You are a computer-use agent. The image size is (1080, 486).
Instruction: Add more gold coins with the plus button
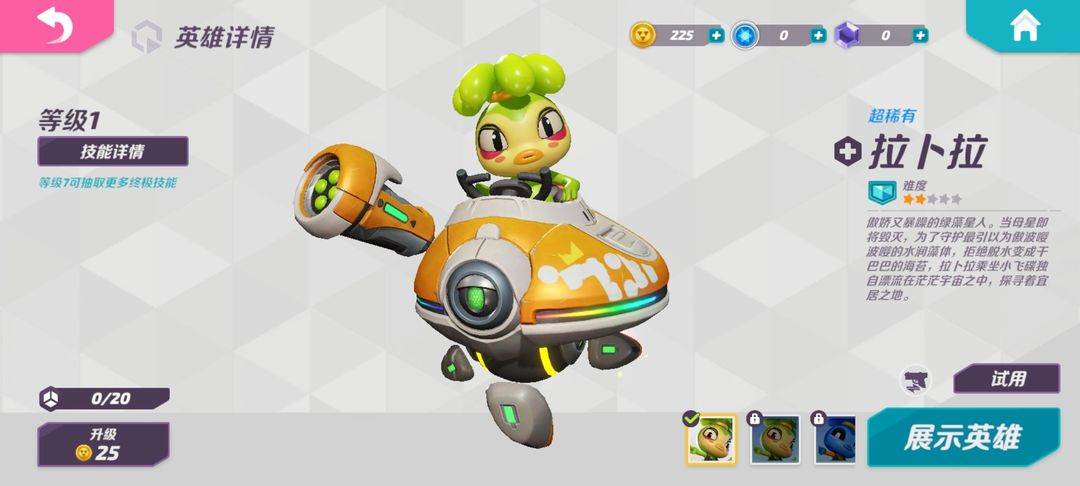click(x=716, y=35)
